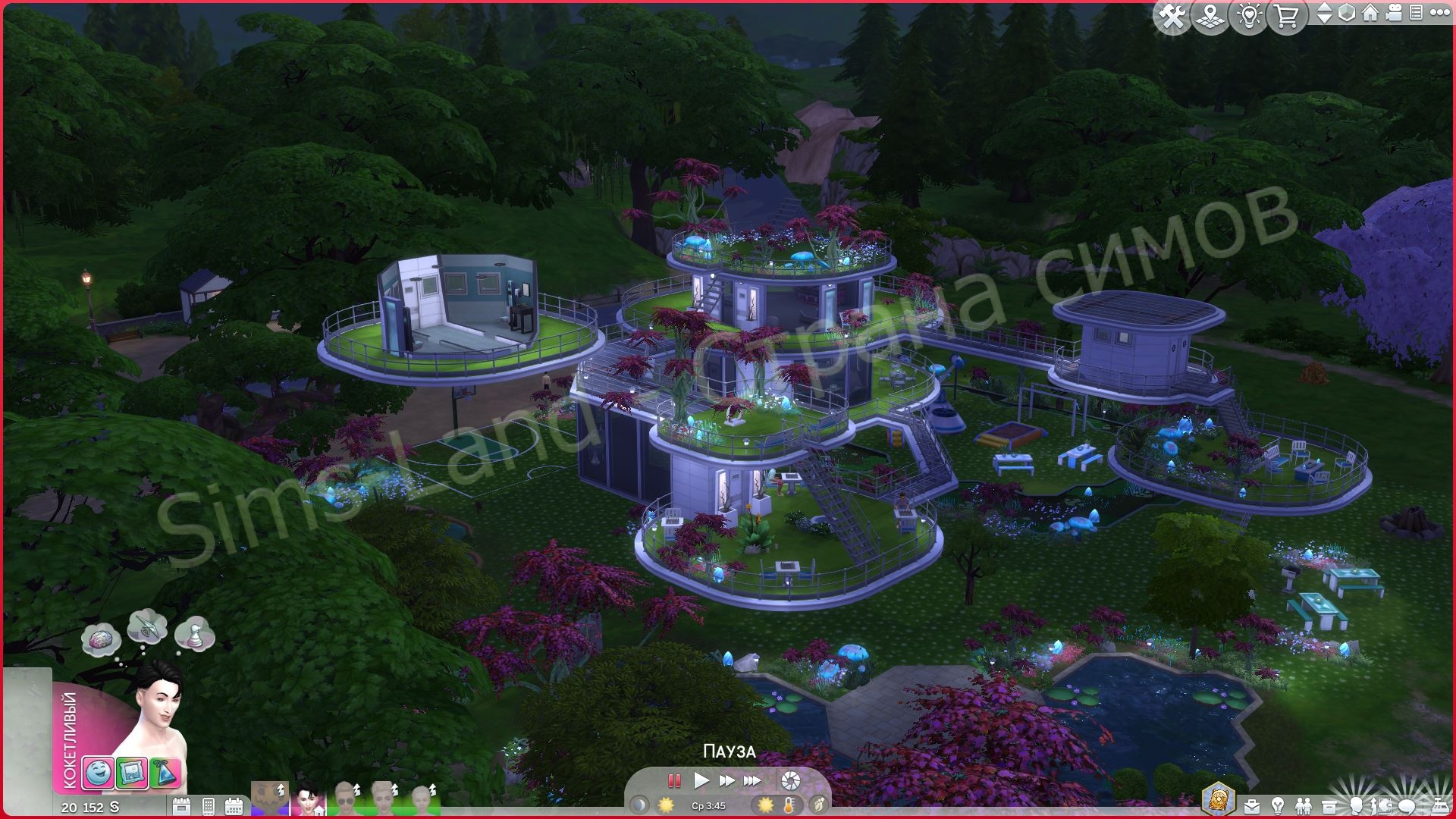Image resolution: width=1456 pixels, height=819 pixels.
Task: Open the Relationships panel people icon
Action: click(1304, 805)
